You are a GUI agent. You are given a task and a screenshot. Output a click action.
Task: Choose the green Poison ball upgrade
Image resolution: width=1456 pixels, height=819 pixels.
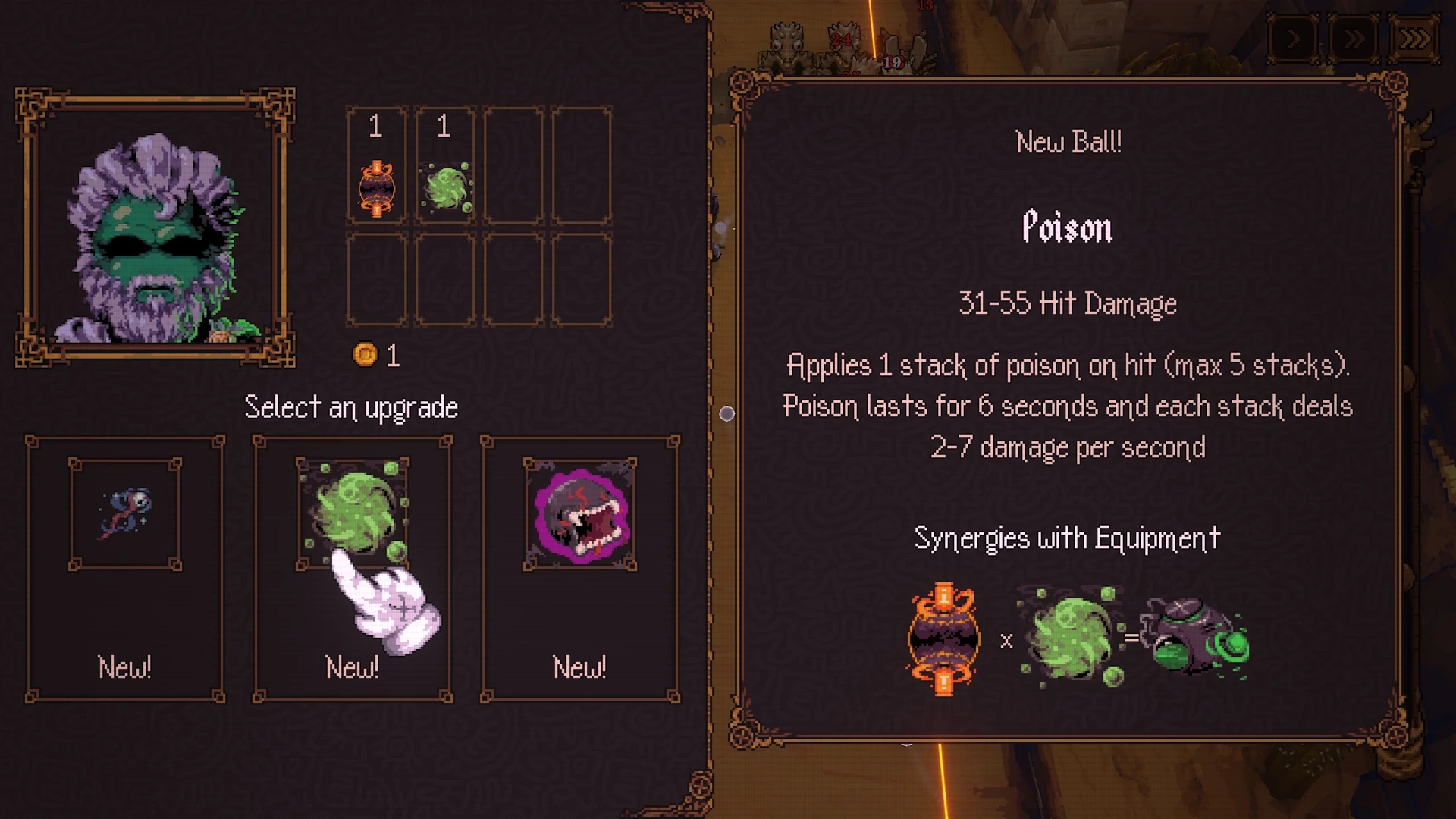(x=353, y=569)
